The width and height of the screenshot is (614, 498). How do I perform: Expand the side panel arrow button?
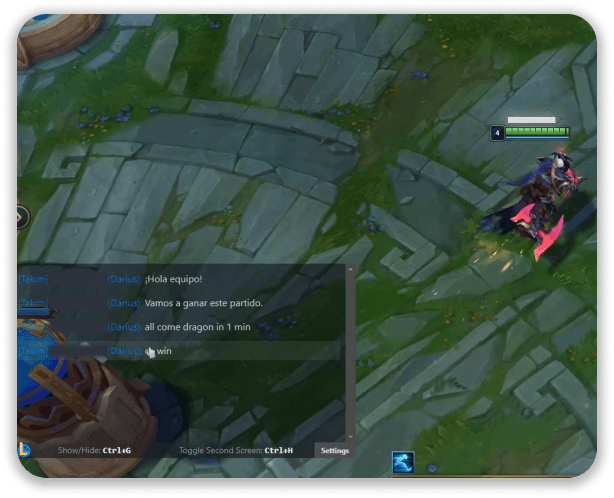coord(22,215)
